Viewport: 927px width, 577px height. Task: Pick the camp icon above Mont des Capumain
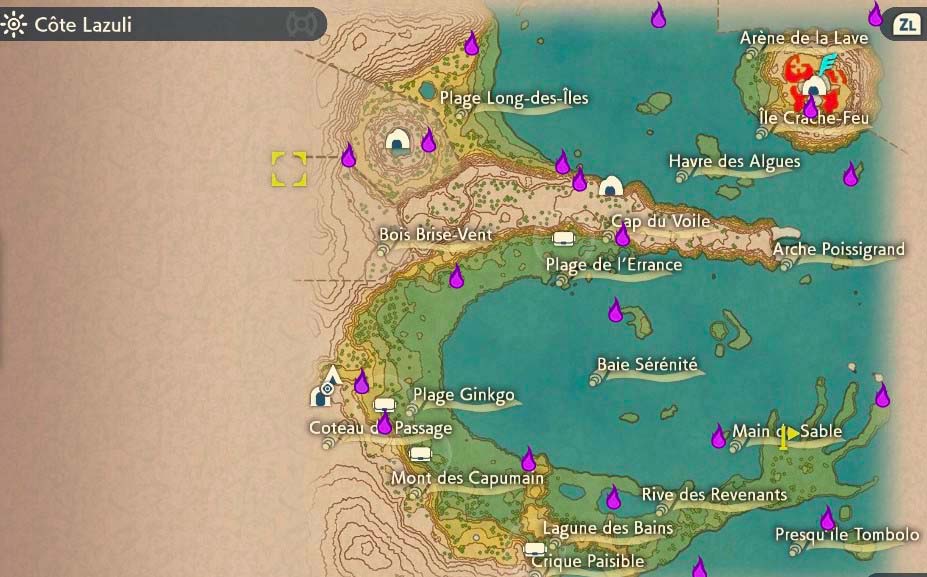[x=420, y=454]
